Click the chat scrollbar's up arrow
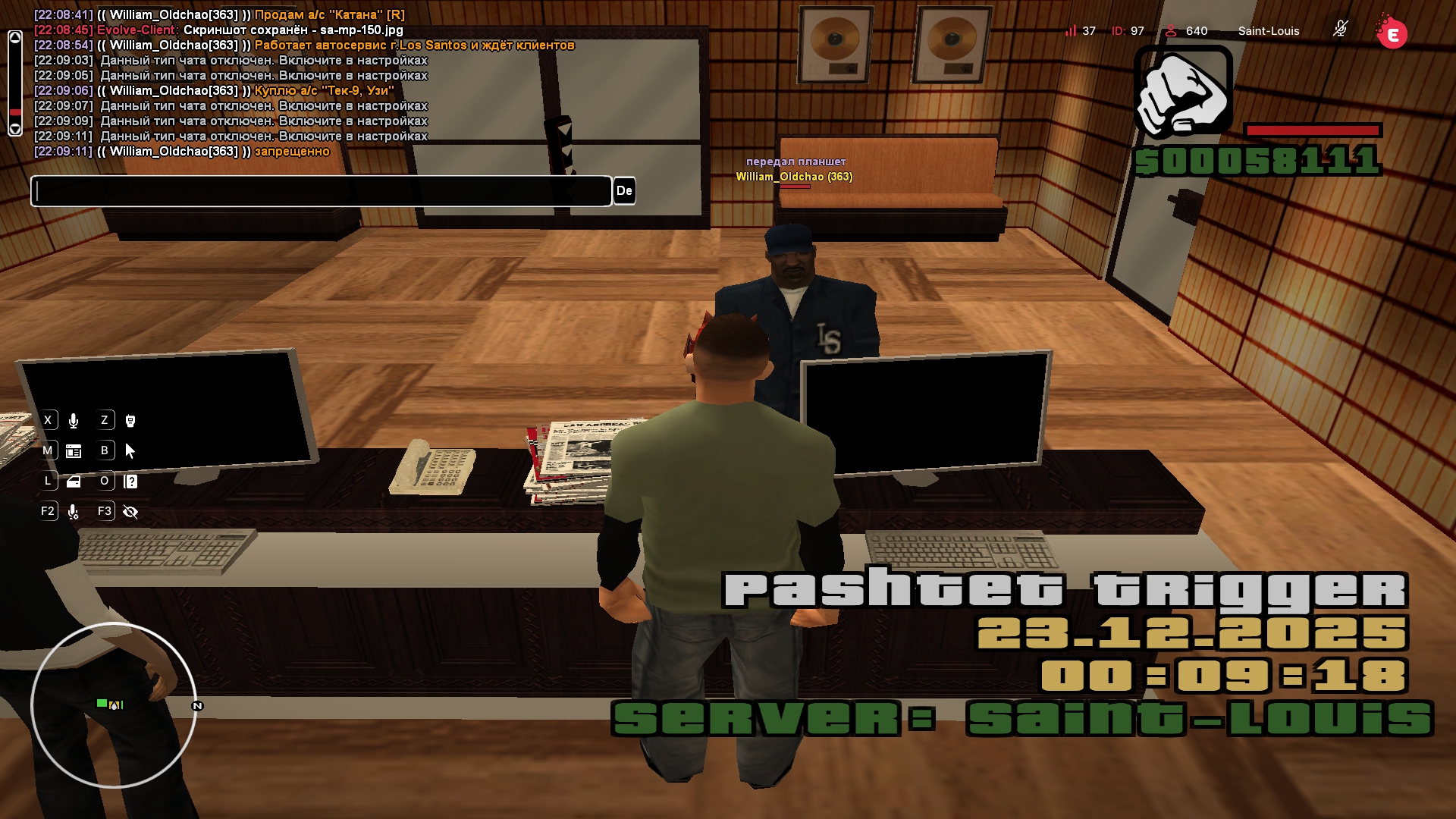 click(x=15, y=38)
